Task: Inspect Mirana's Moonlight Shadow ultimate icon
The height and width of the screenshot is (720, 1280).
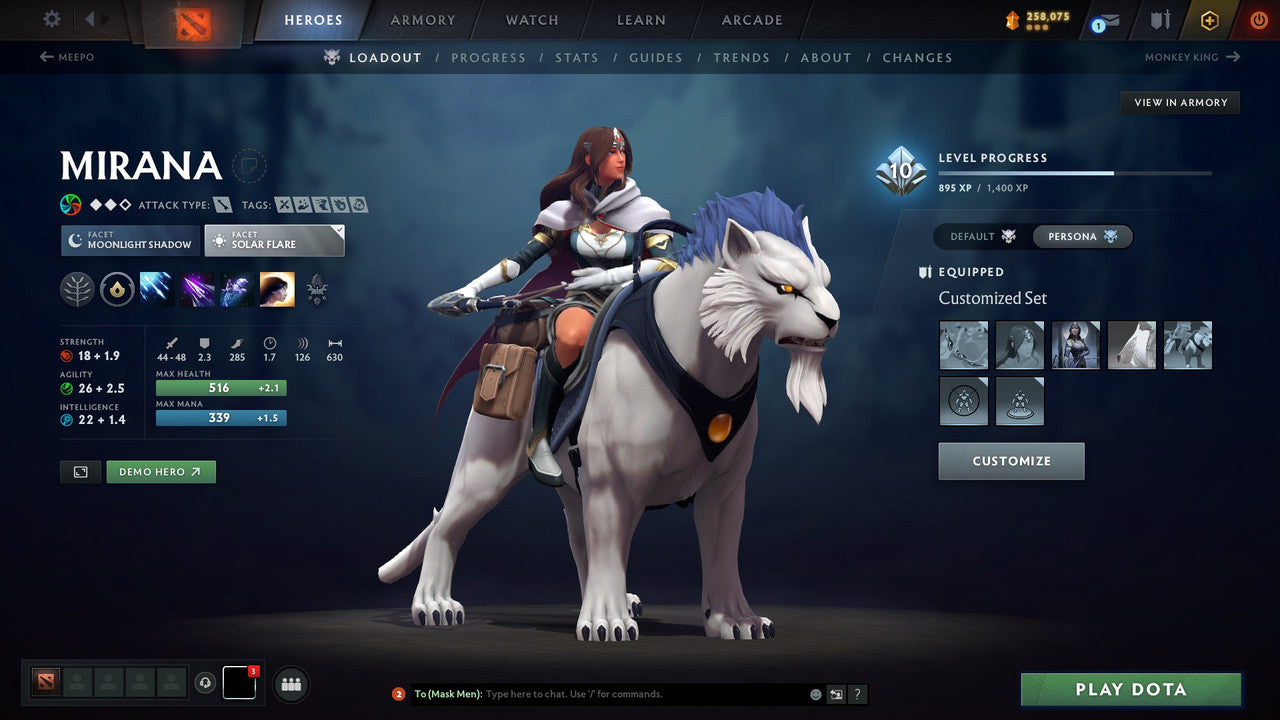Action: click(x=277, y=288)
